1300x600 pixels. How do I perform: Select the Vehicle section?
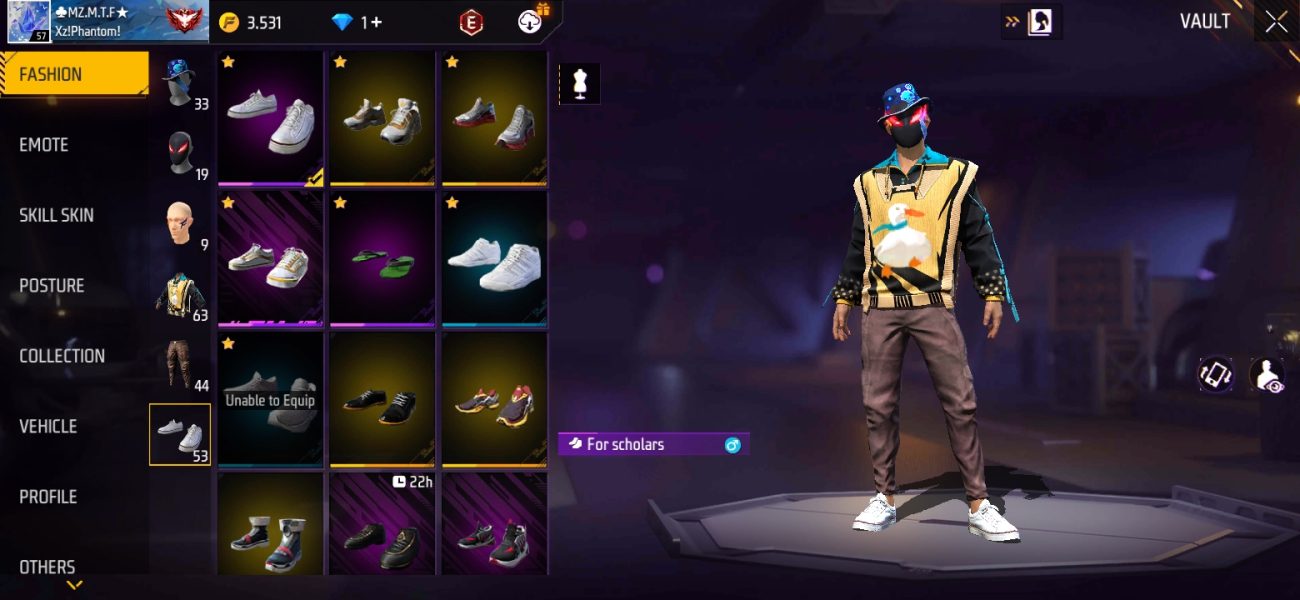(48, 426)
